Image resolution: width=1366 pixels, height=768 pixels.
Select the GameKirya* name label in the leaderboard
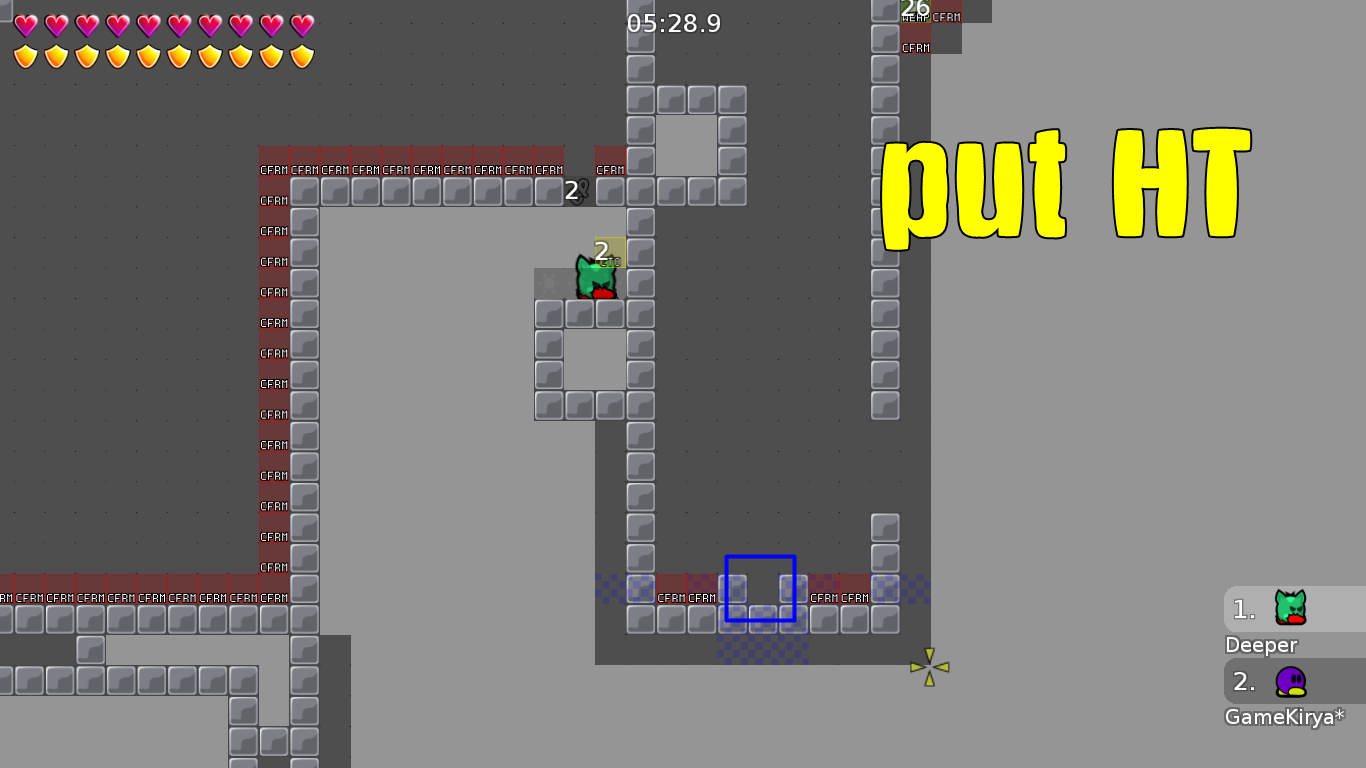(x=1283, y=717)
